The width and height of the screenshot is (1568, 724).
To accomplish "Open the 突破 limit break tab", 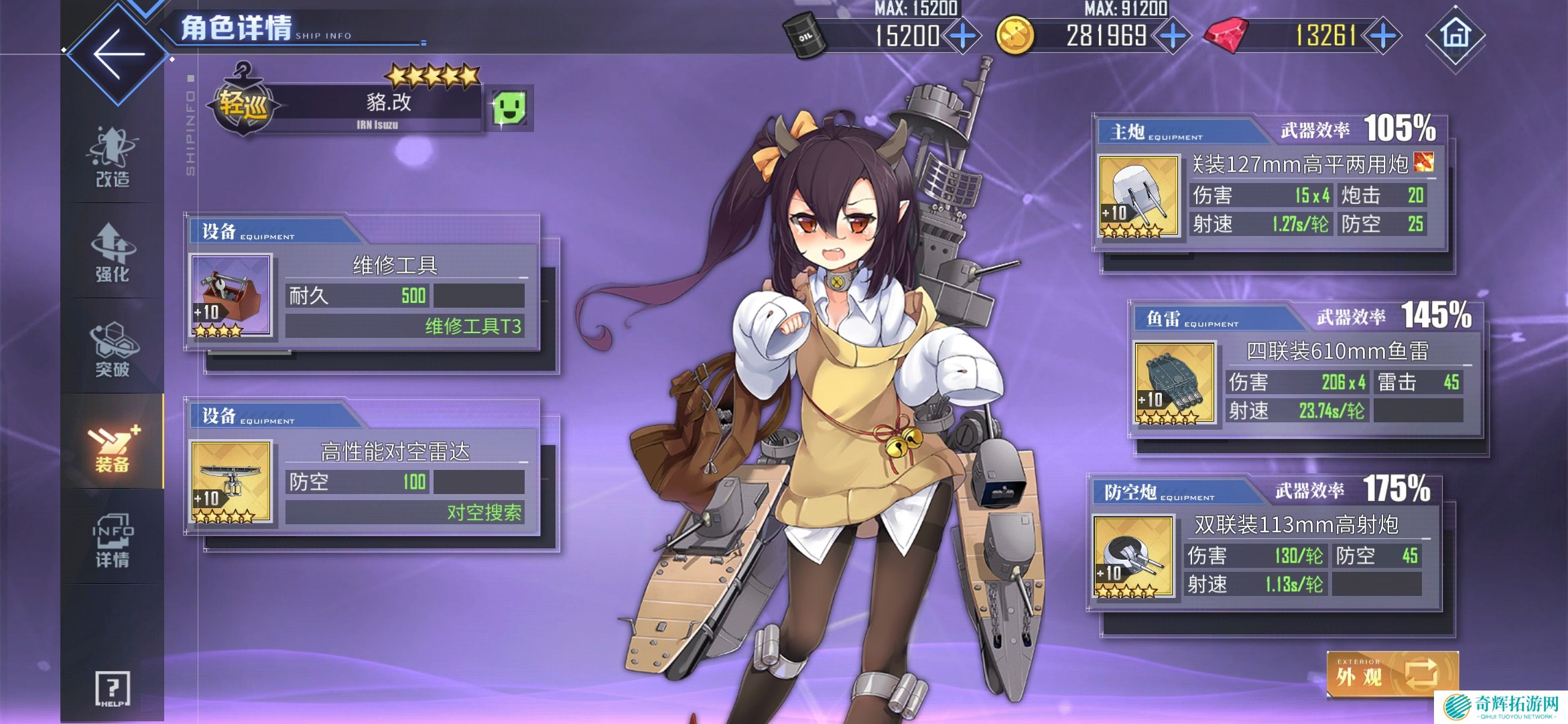I will [x=113, y=349].
